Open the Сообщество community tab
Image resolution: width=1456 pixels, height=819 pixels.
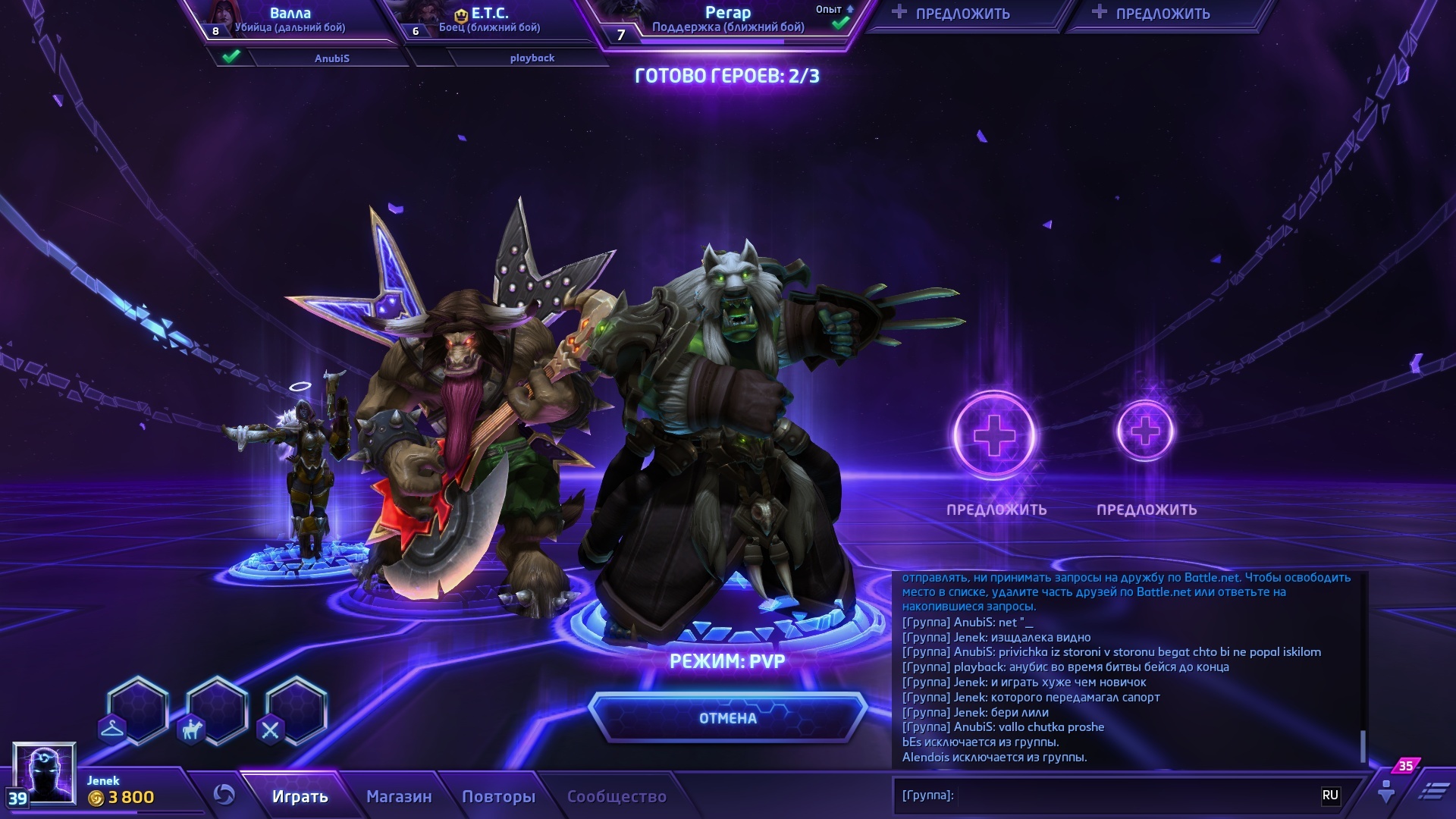[x=617, y=796]
